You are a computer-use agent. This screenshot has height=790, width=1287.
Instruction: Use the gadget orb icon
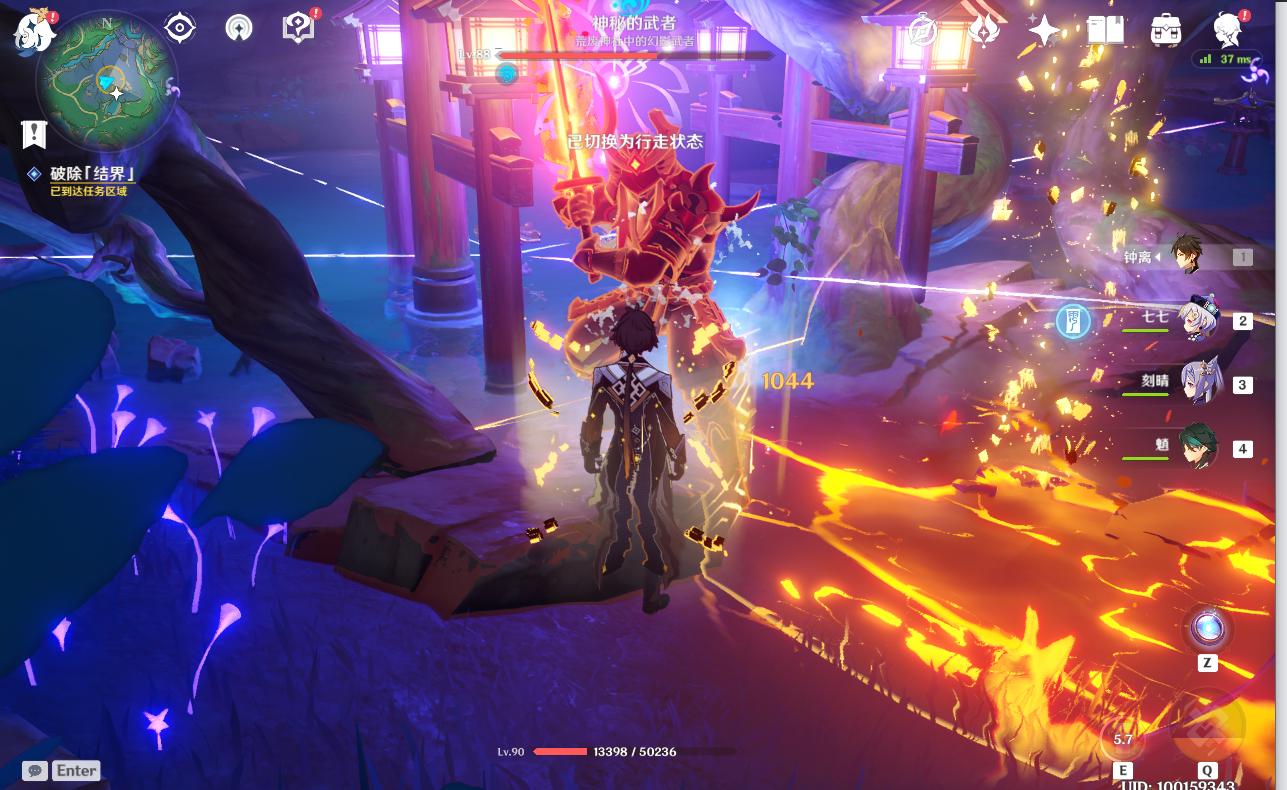(1207, 629)
